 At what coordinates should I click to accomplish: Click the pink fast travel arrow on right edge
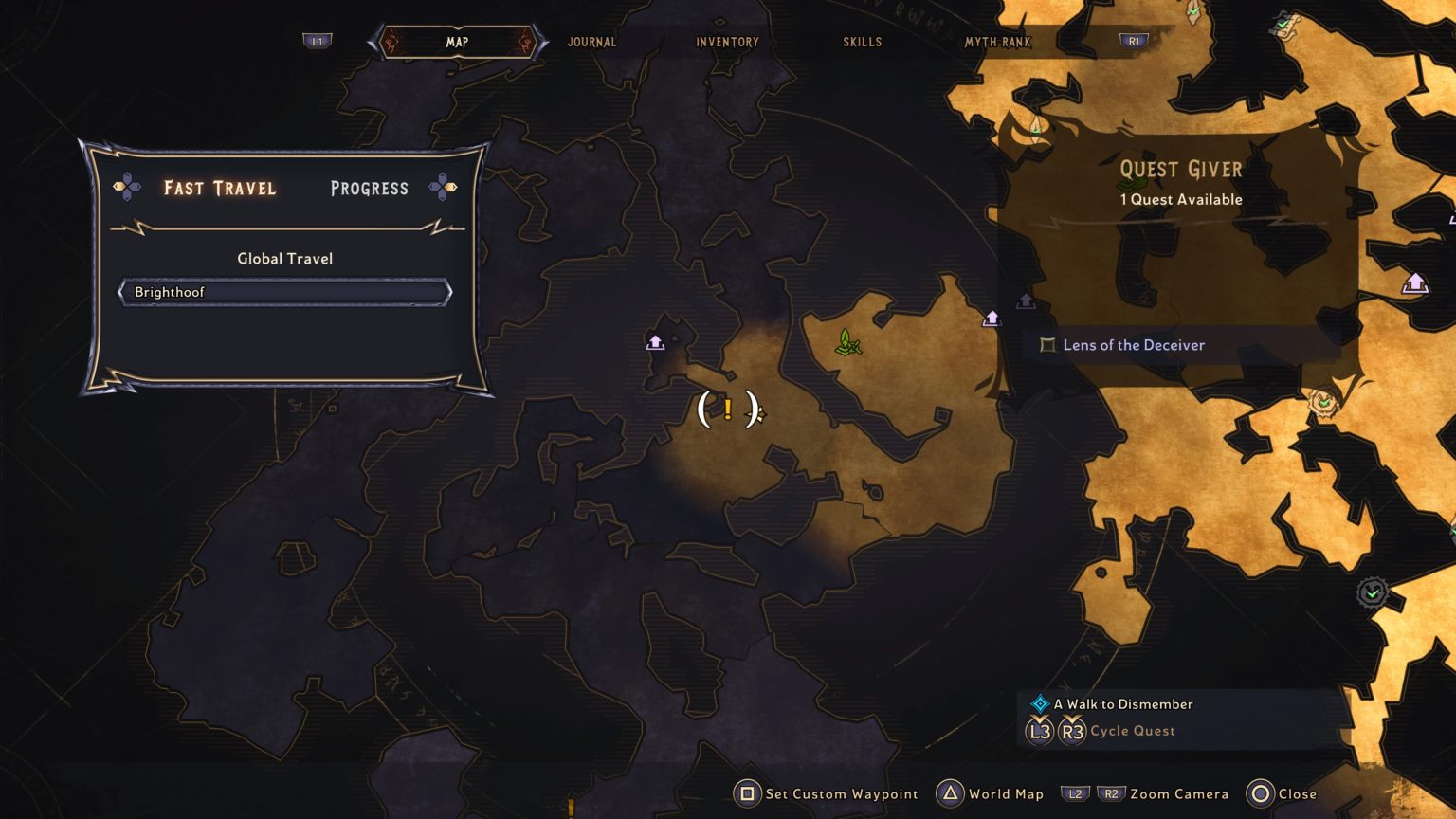pos(1416,282)
